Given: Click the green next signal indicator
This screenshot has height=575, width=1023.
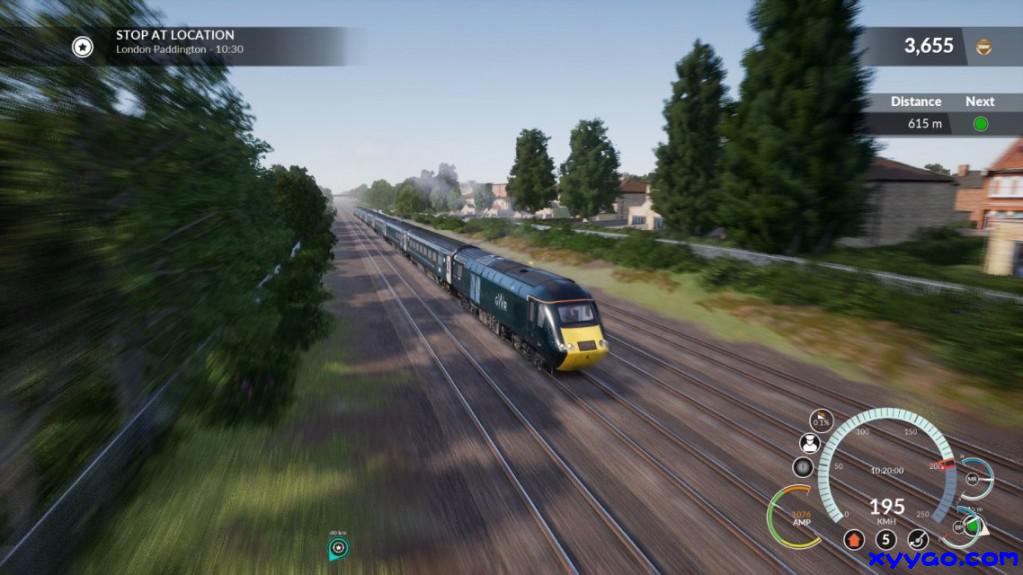Looking at the screenshot, I should (x=980, y=124).
